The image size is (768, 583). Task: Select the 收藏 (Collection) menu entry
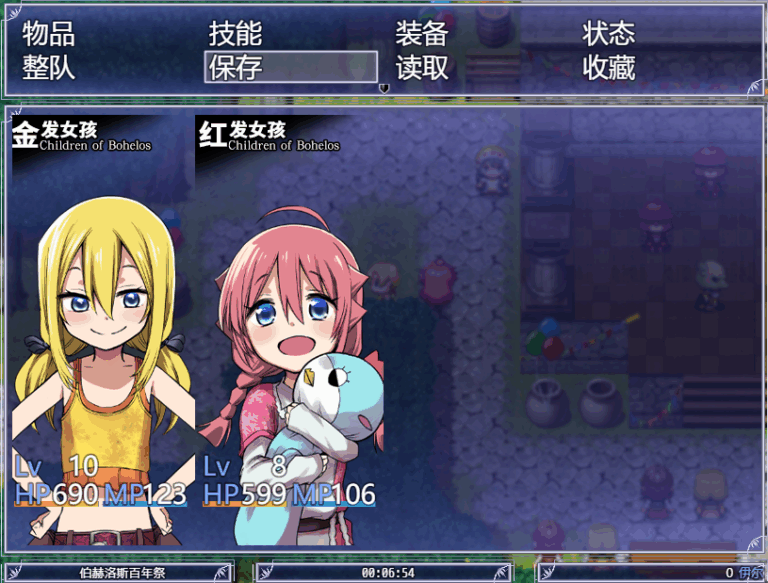tap(608, 68)
